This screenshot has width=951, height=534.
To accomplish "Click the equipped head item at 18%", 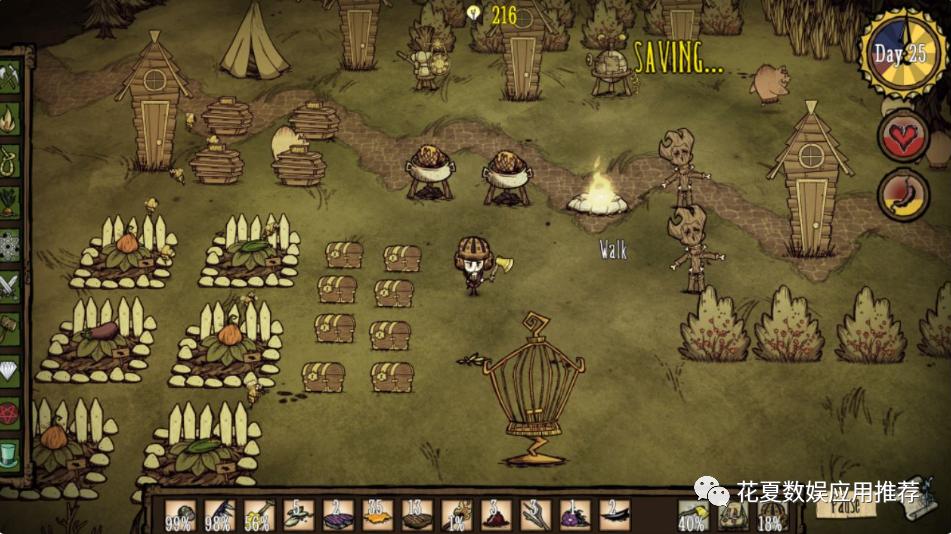I will click(771, 516).
